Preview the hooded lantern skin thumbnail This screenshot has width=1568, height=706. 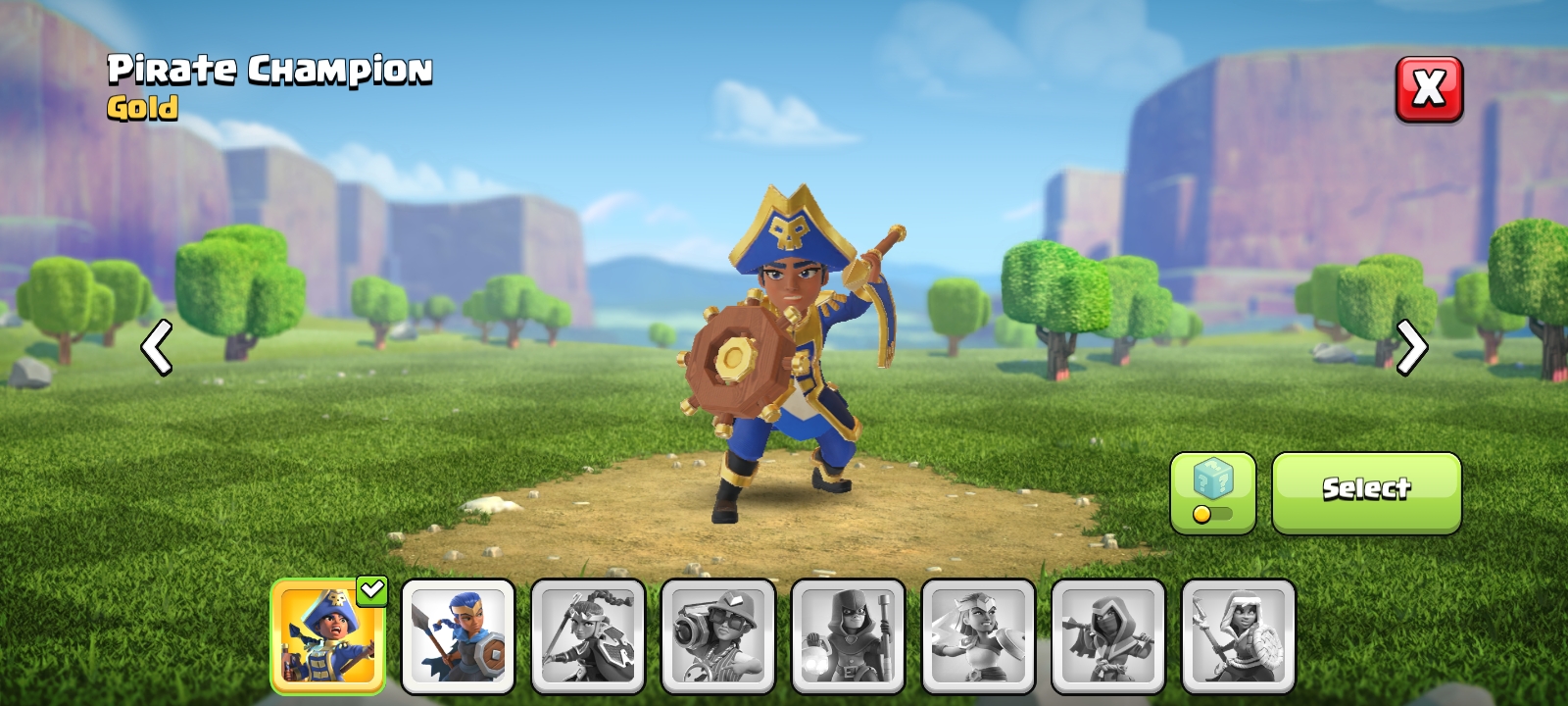click(x=849, y=635)
